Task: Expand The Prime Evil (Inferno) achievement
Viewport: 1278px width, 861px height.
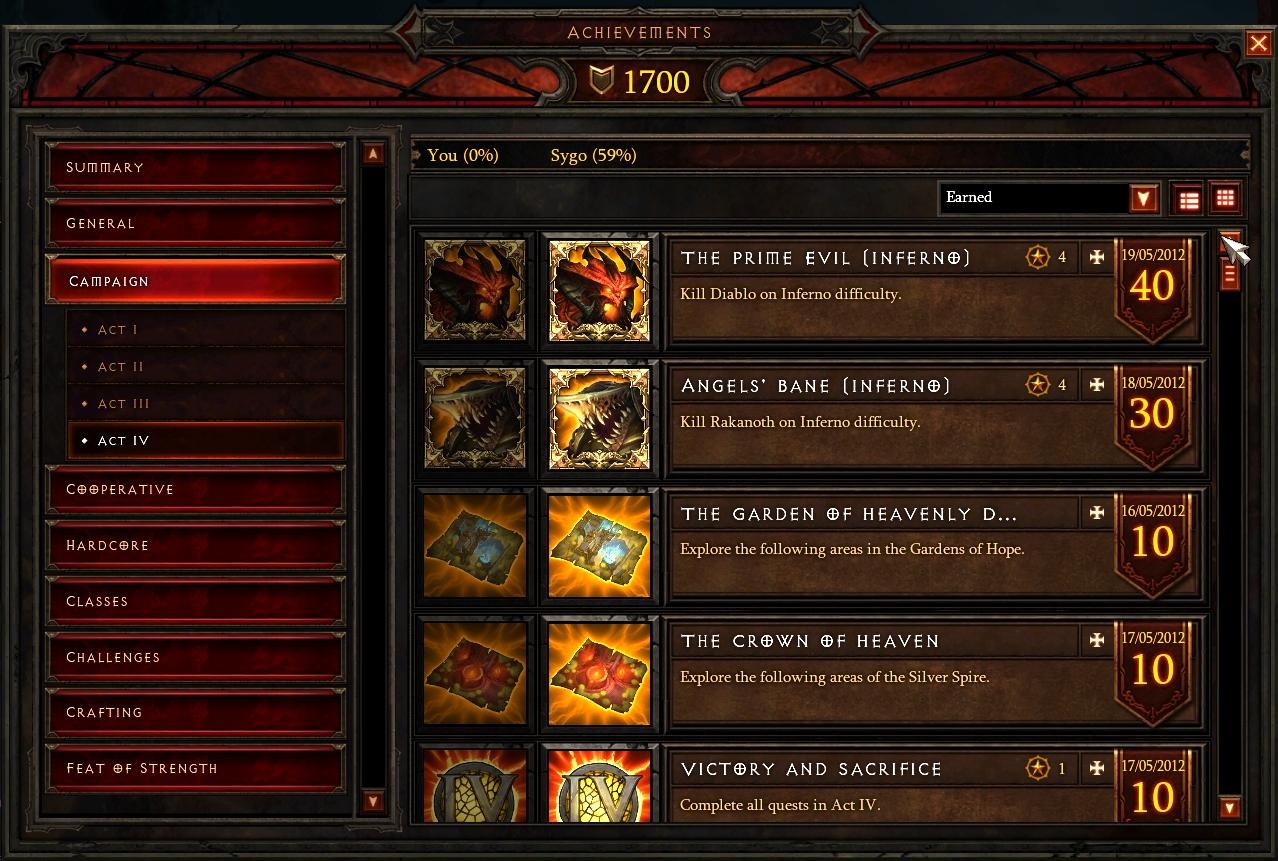Action: (x=1097, y=258)
